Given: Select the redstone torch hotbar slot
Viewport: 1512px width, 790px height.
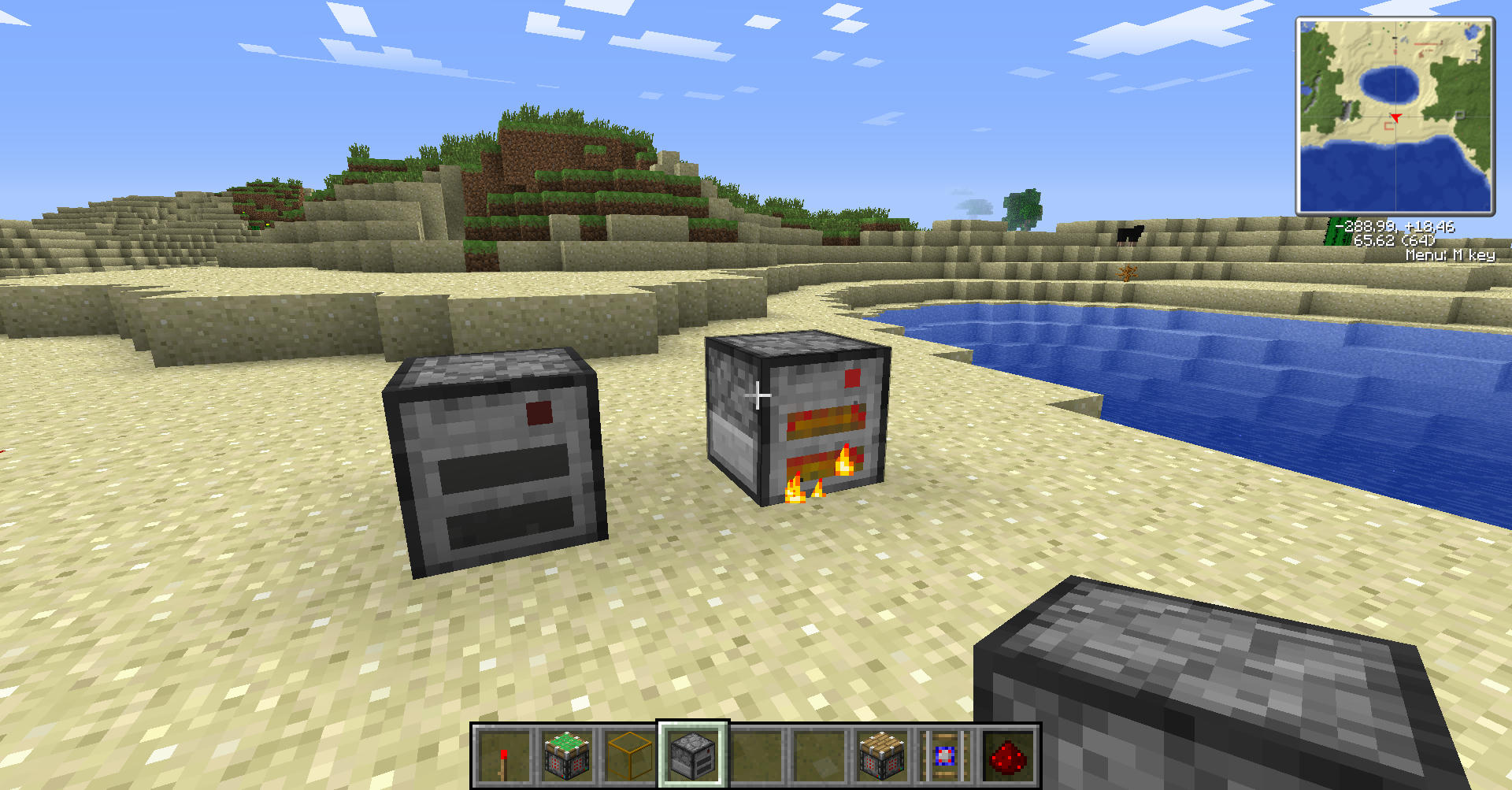Looking at the screenshot, I should click(x=504, y=755).
